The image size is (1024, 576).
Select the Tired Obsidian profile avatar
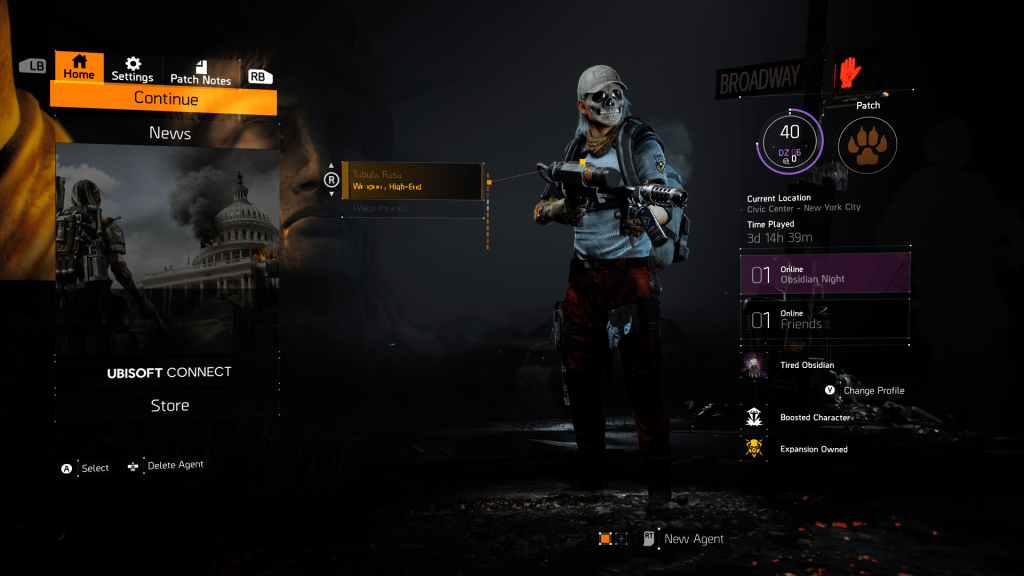coord(754,366)
